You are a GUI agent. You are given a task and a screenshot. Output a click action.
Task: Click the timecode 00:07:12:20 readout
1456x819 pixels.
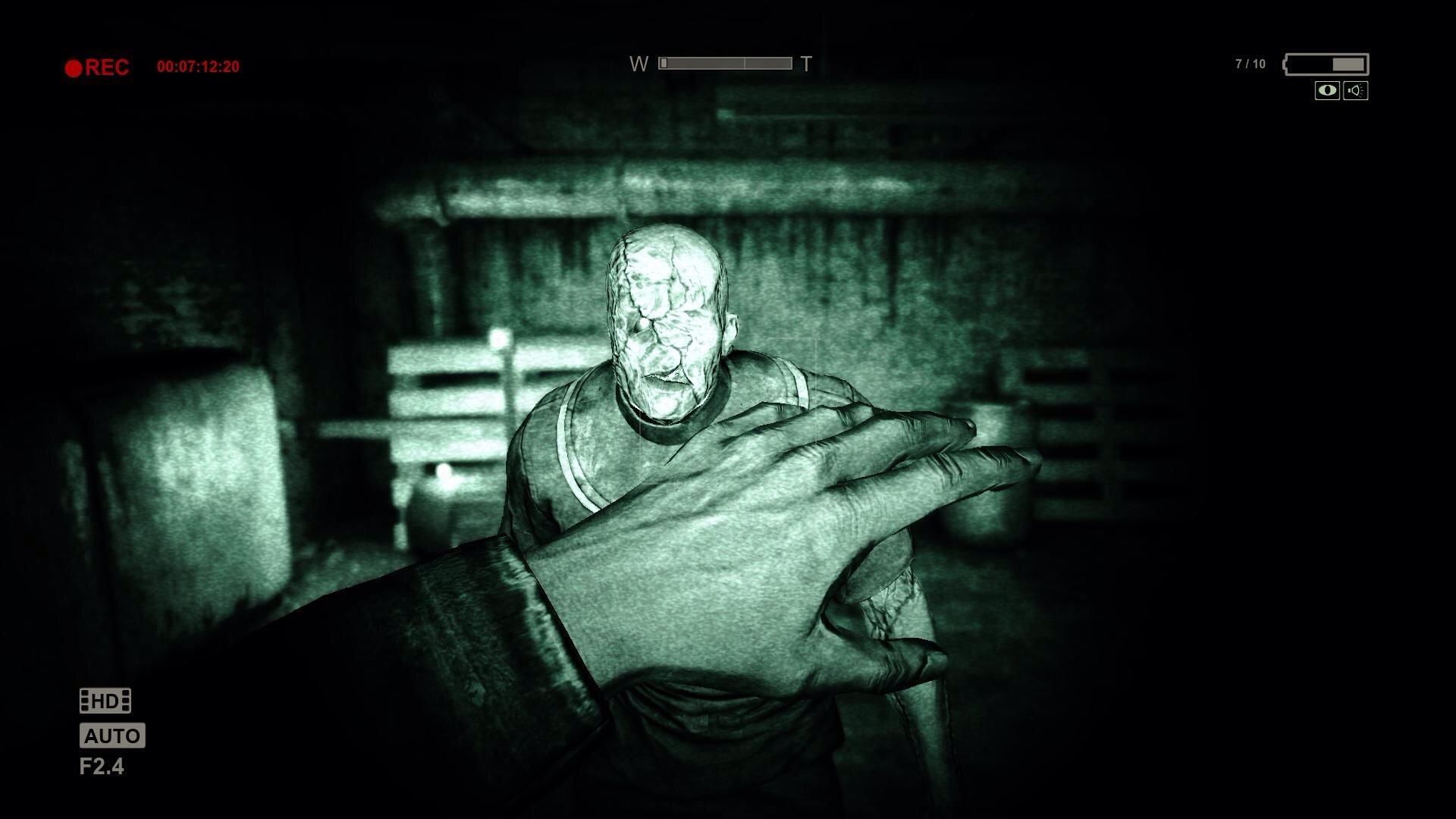tap(199, 64)
